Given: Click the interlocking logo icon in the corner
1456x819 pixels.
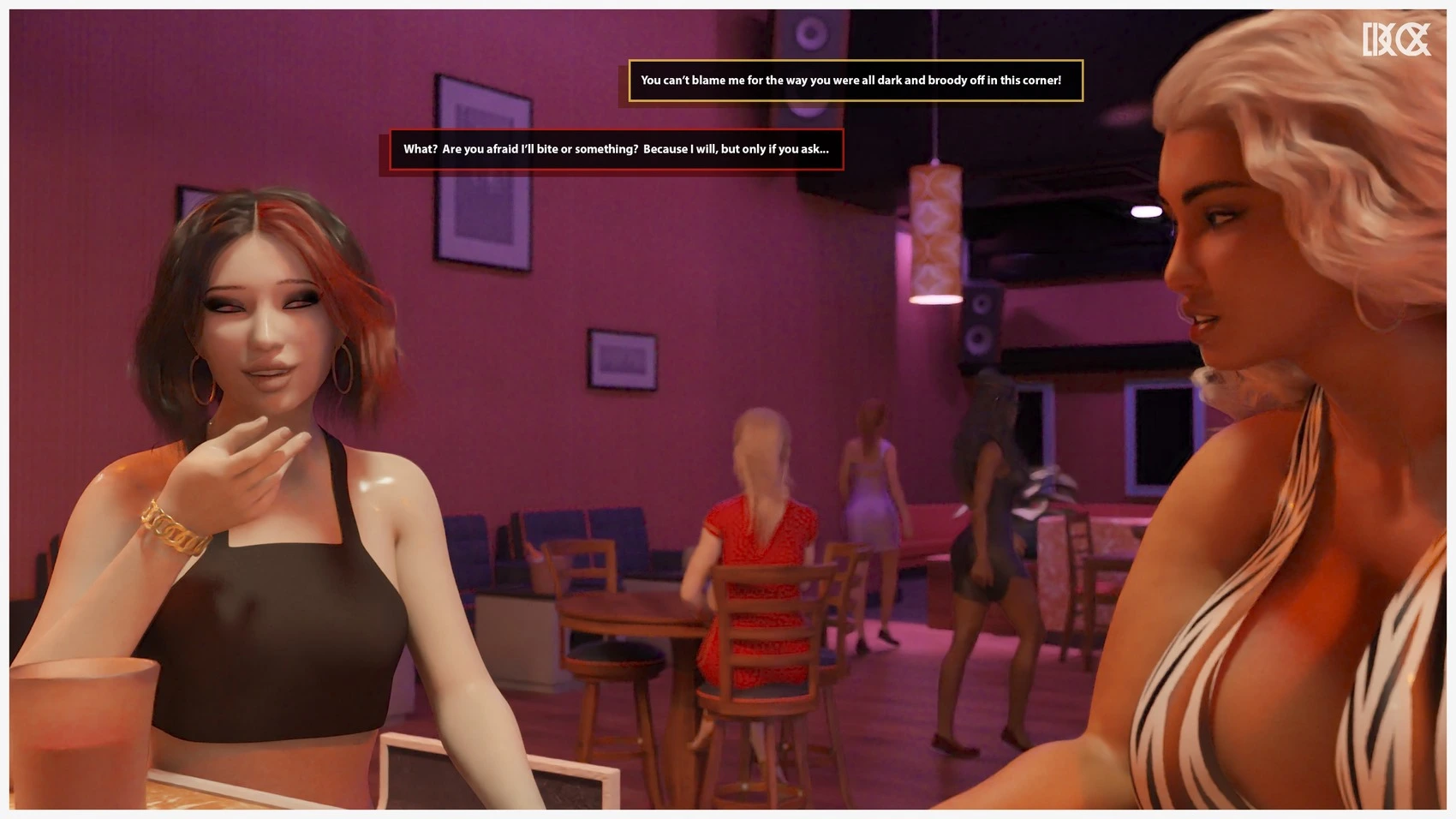Looking at the screenshot, I should pos(1396,39).
